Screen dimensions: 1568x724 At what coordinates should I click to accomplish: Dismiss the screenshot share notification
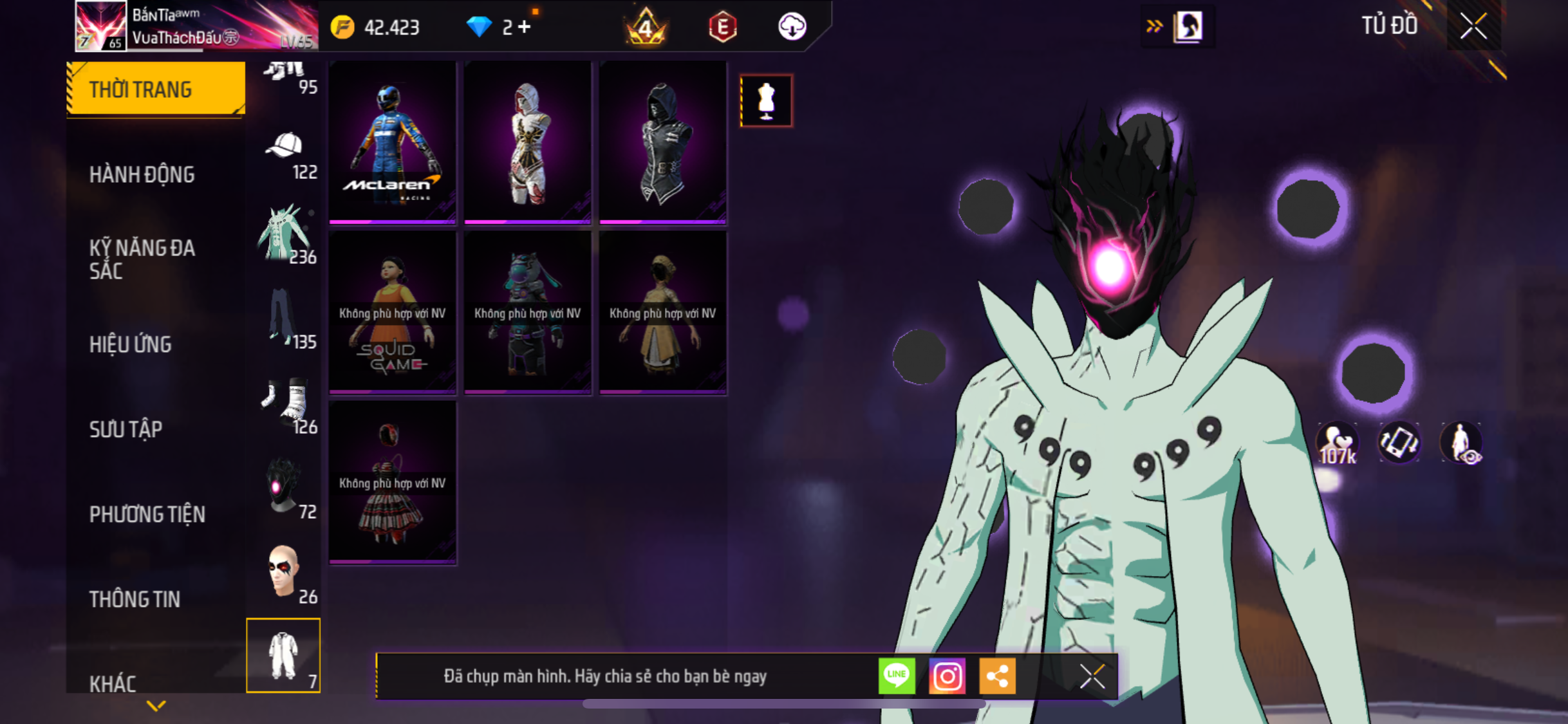pos(1092,676)
